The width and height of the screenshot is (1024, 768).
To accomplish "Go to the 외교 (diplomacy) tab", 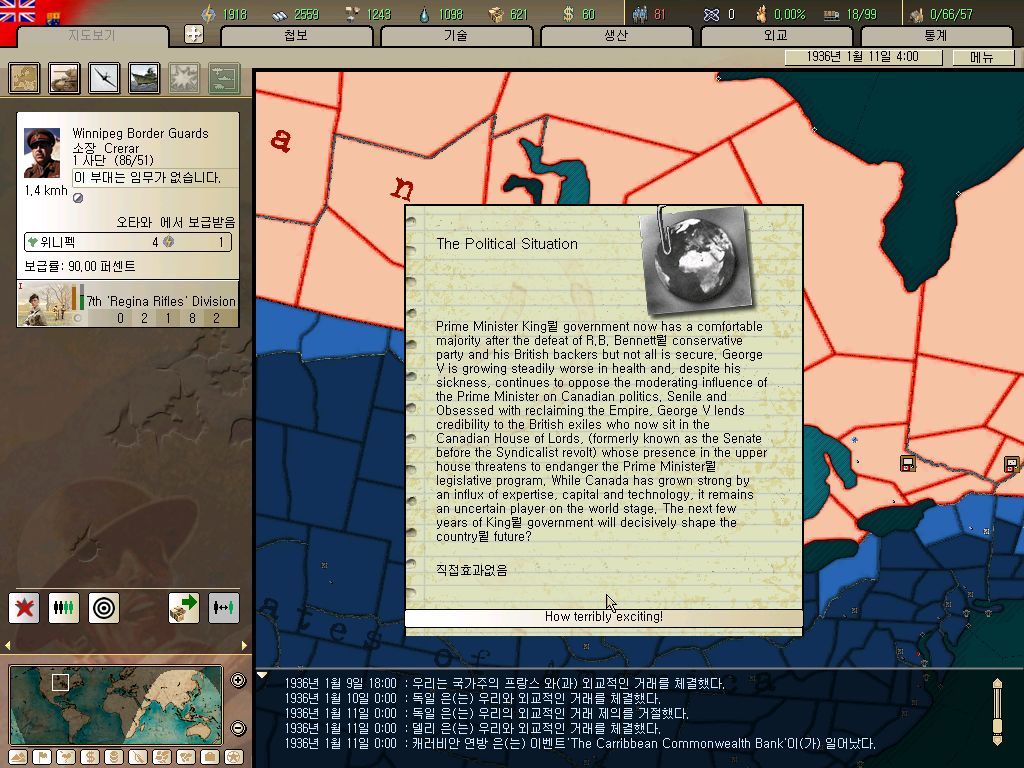I will pos(776,36).
